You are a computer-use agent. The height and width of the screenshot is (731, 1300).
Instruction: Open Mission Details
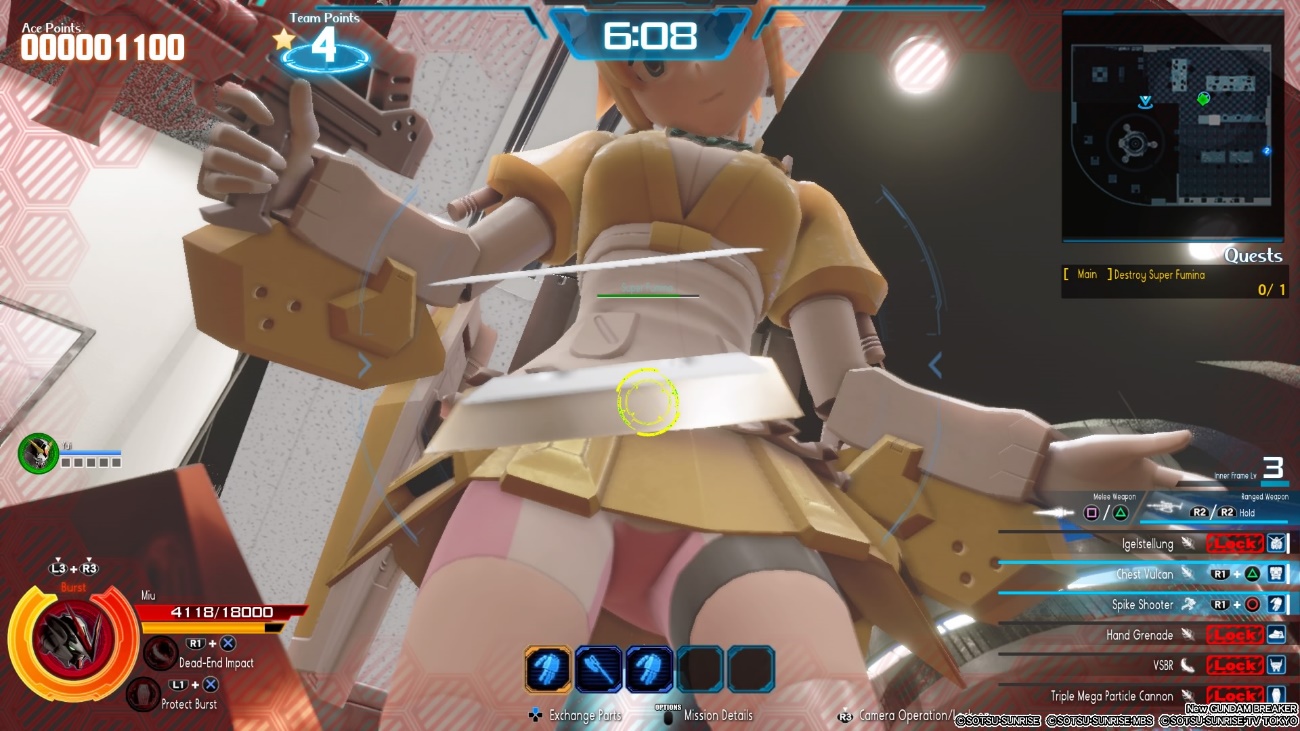pyautogui.click(x=717, y=715)
